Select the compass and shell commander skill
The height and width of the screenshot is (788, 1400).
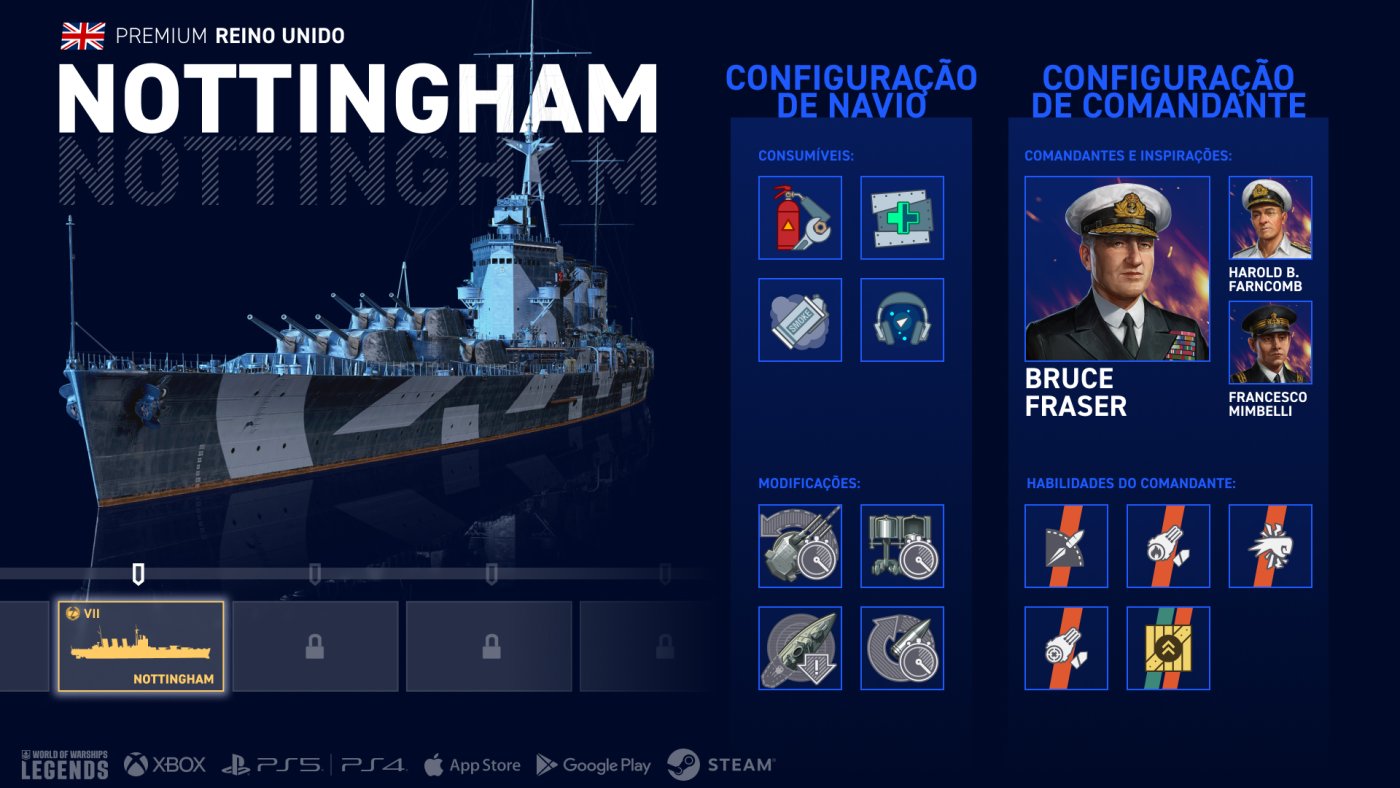pyautogui.click(x=1066, y=546)
